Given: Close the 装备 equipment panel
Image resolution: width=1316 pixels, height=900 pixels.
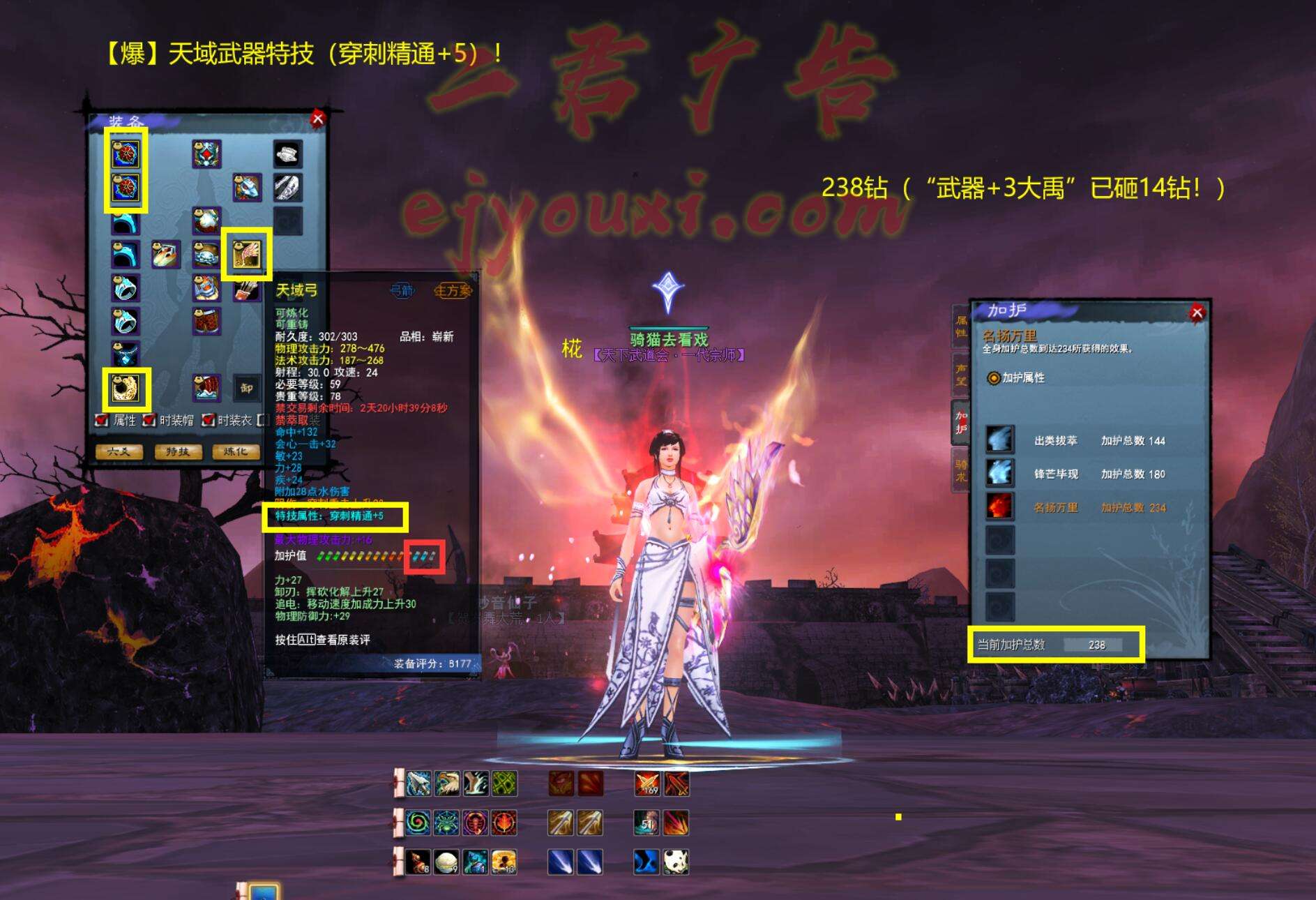Looking at the screenshot, I should [317, 119].
